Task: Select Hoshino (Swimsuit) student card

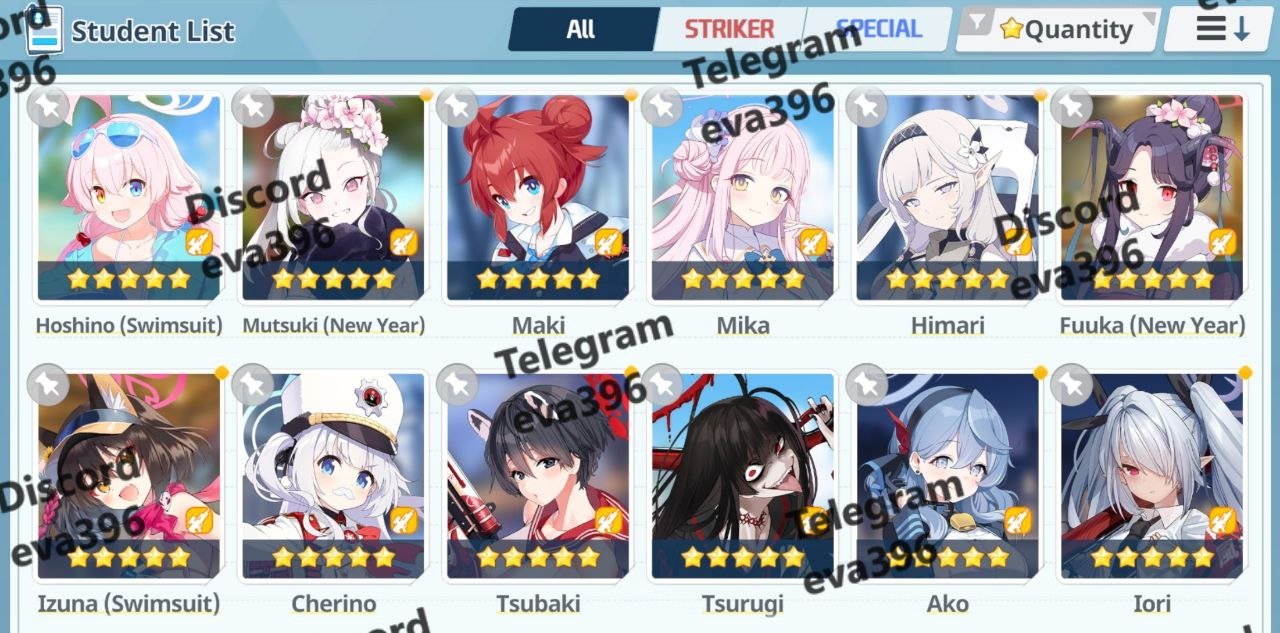Action: pyautogui.click(x=129, y=198)
